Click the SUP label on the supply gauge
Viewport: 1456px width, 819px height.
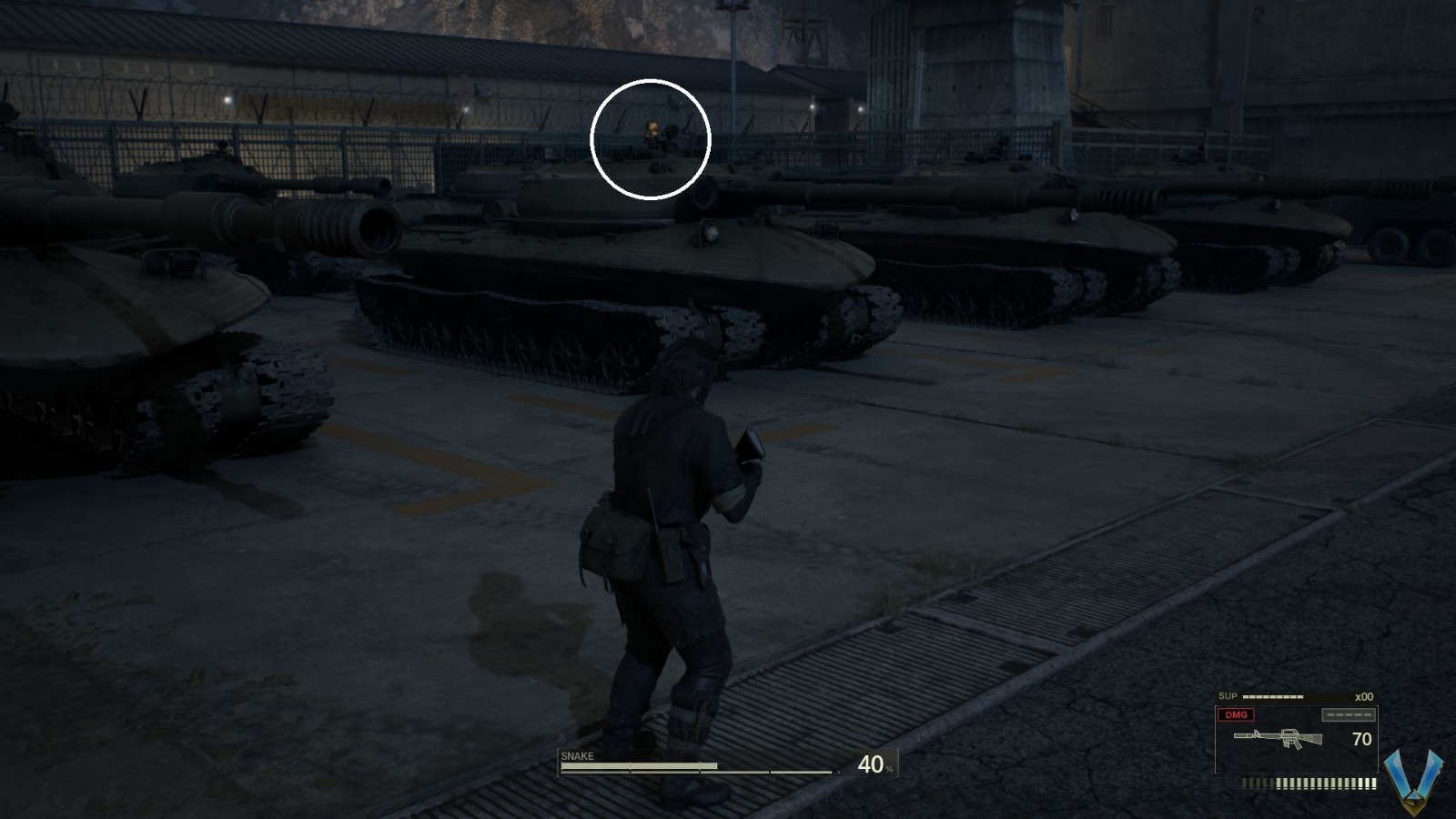point(1228,696)
